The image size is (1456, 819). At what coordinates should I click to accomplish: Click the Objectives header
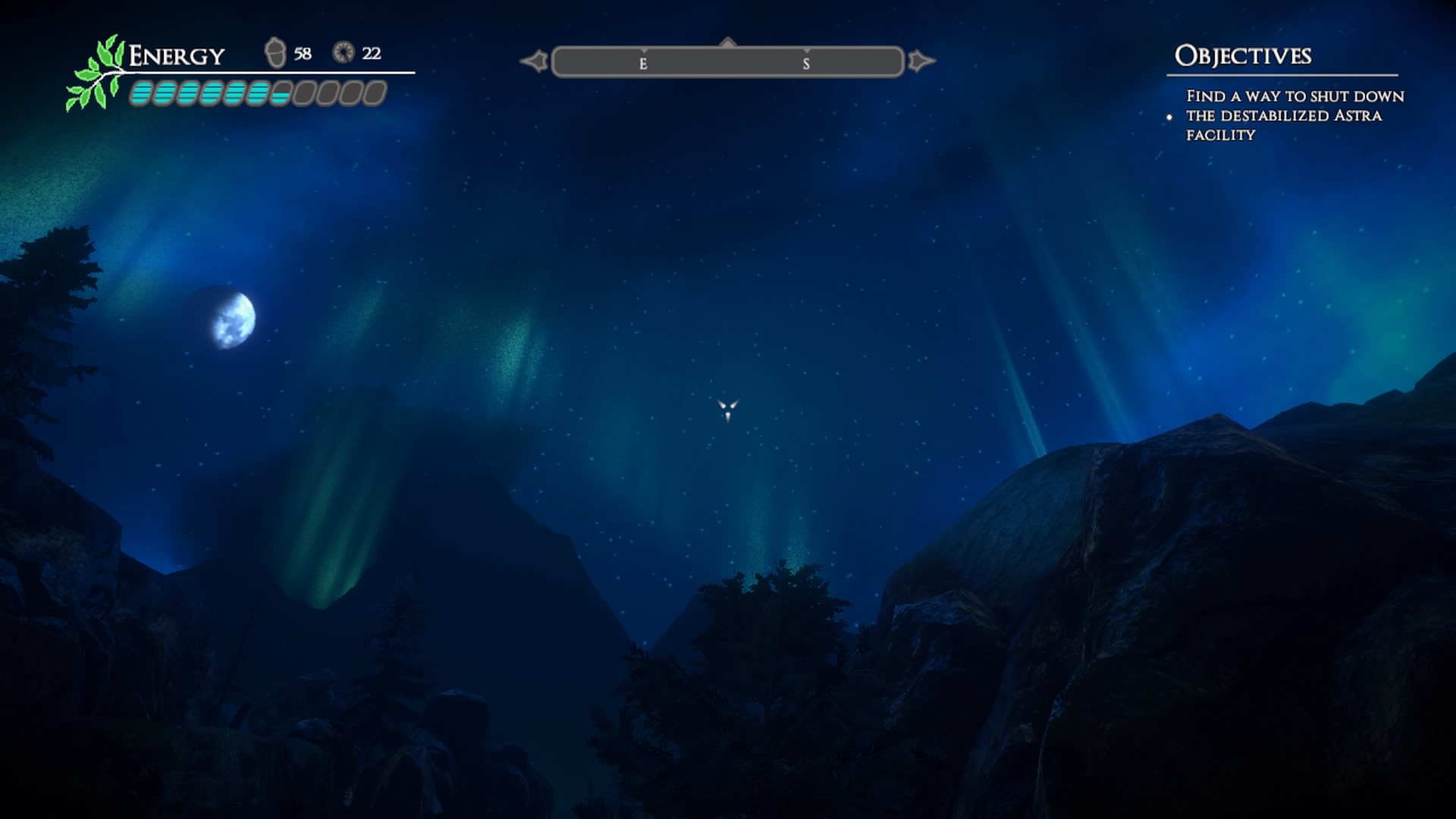(1242, 55)
